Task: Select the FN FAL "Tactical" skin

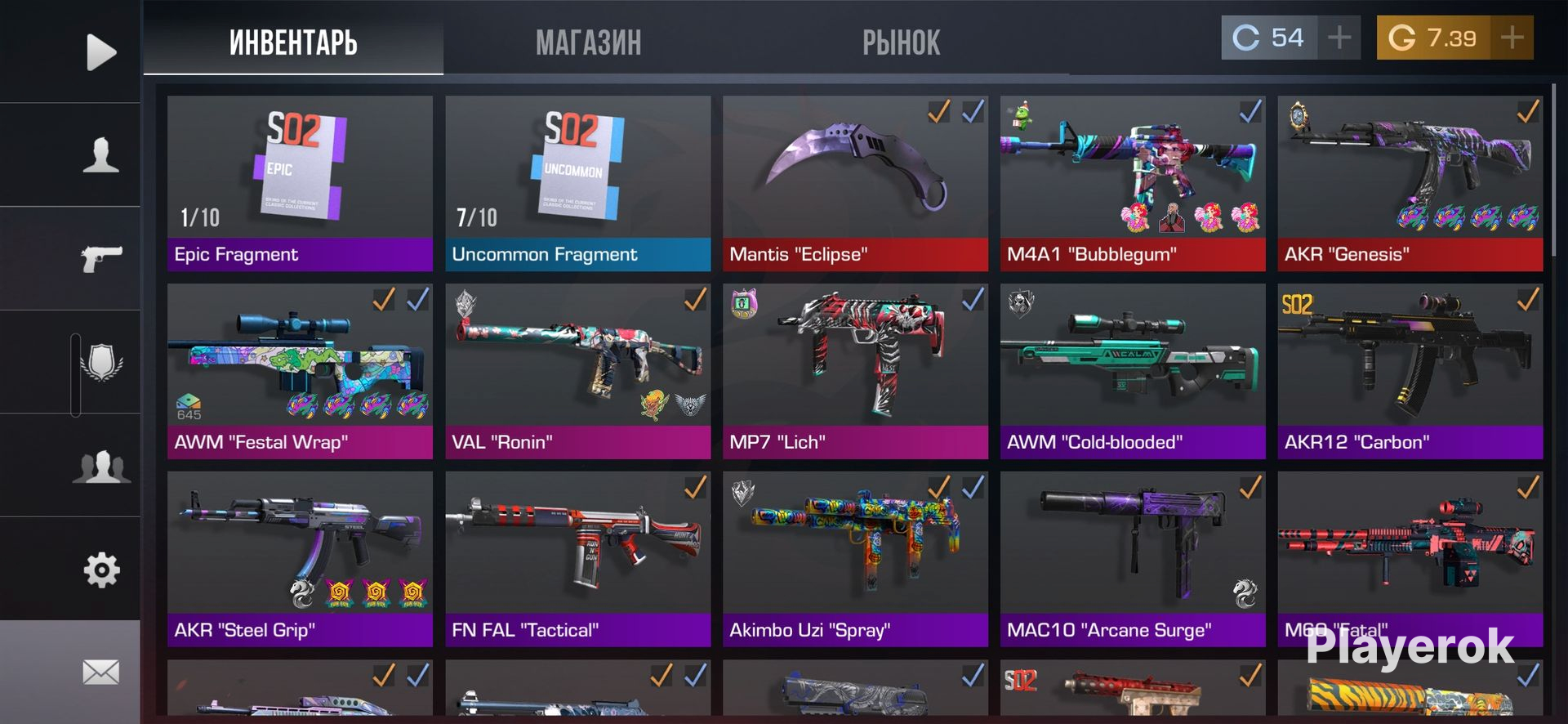Action: [577, 559]
